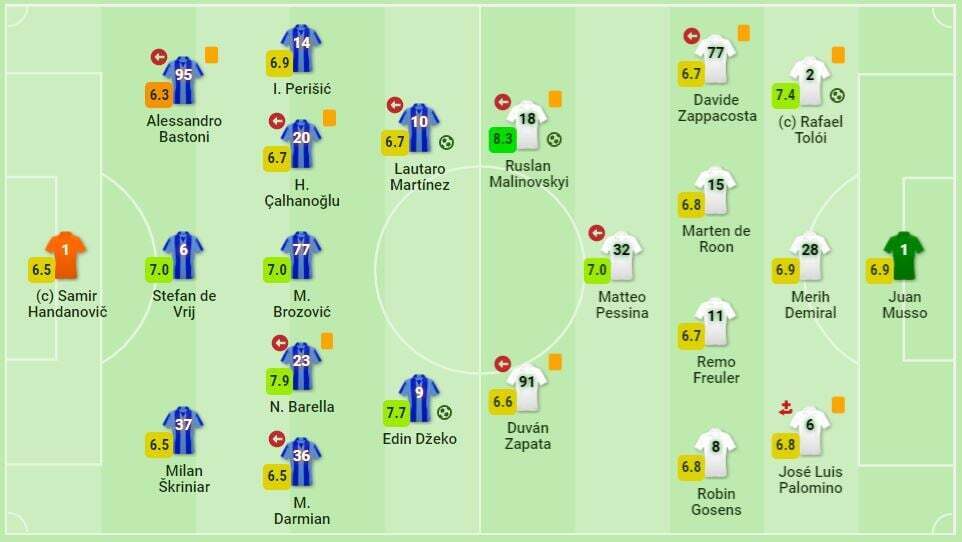This screenshot has height=542, width=962.
Task: Select Milan Škriniar's number 37 shirt
Action: tap(183, 430)
